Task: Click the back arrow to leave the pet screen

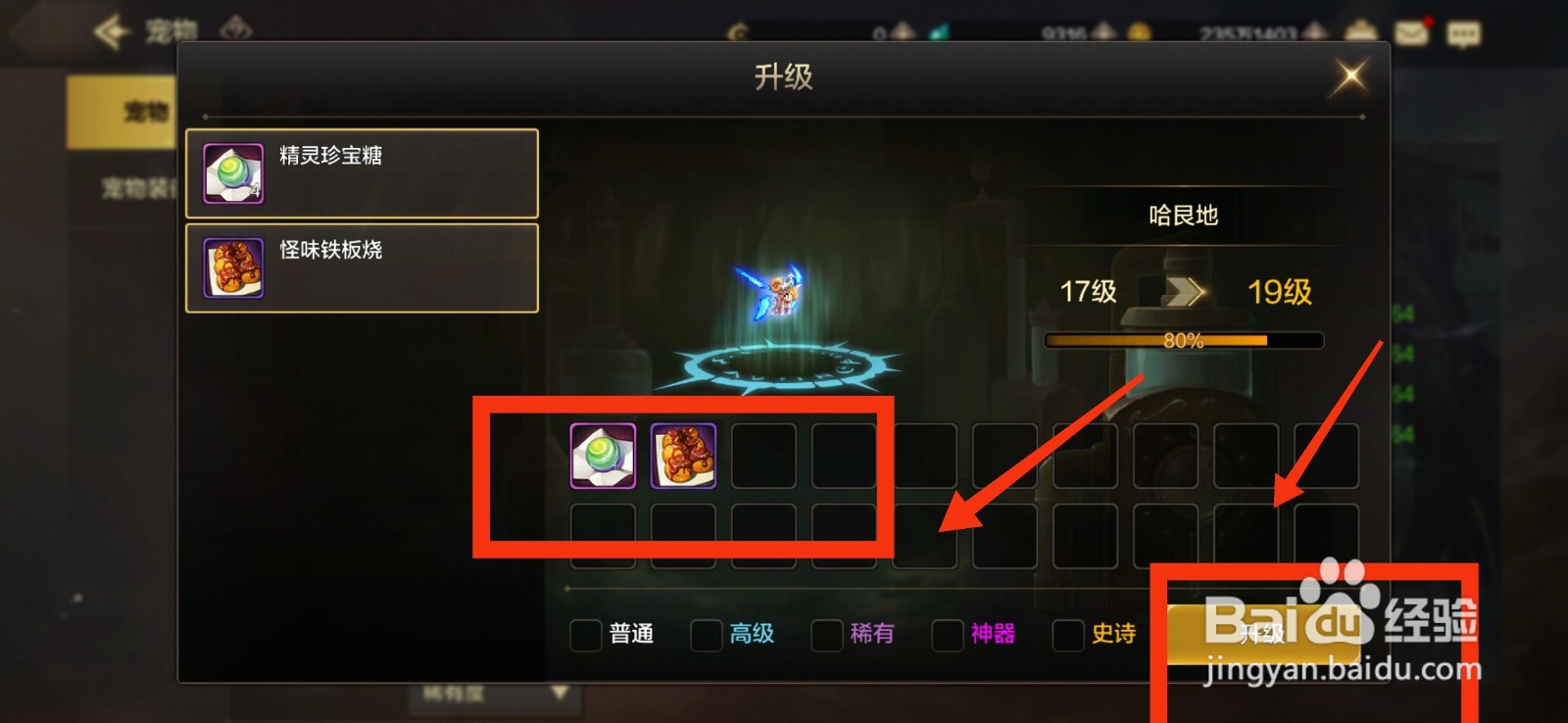Action: point(111,29)
